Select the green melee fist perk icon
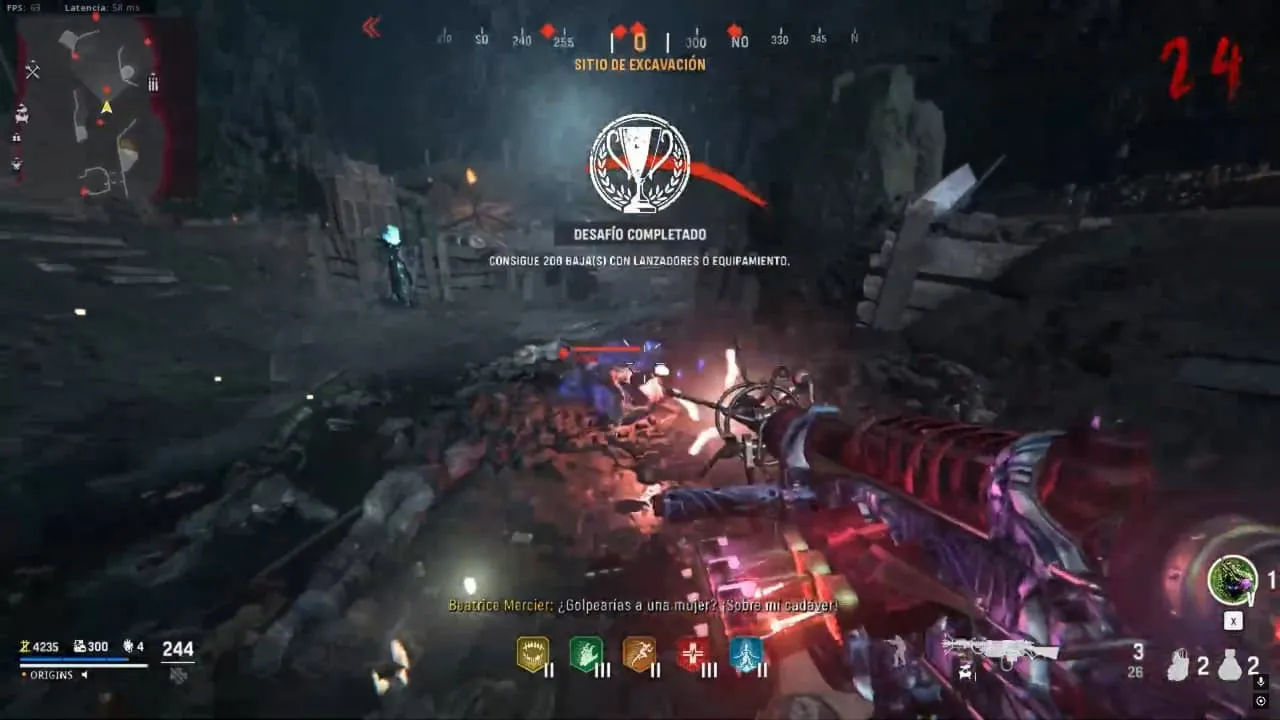 coord(585,654)
